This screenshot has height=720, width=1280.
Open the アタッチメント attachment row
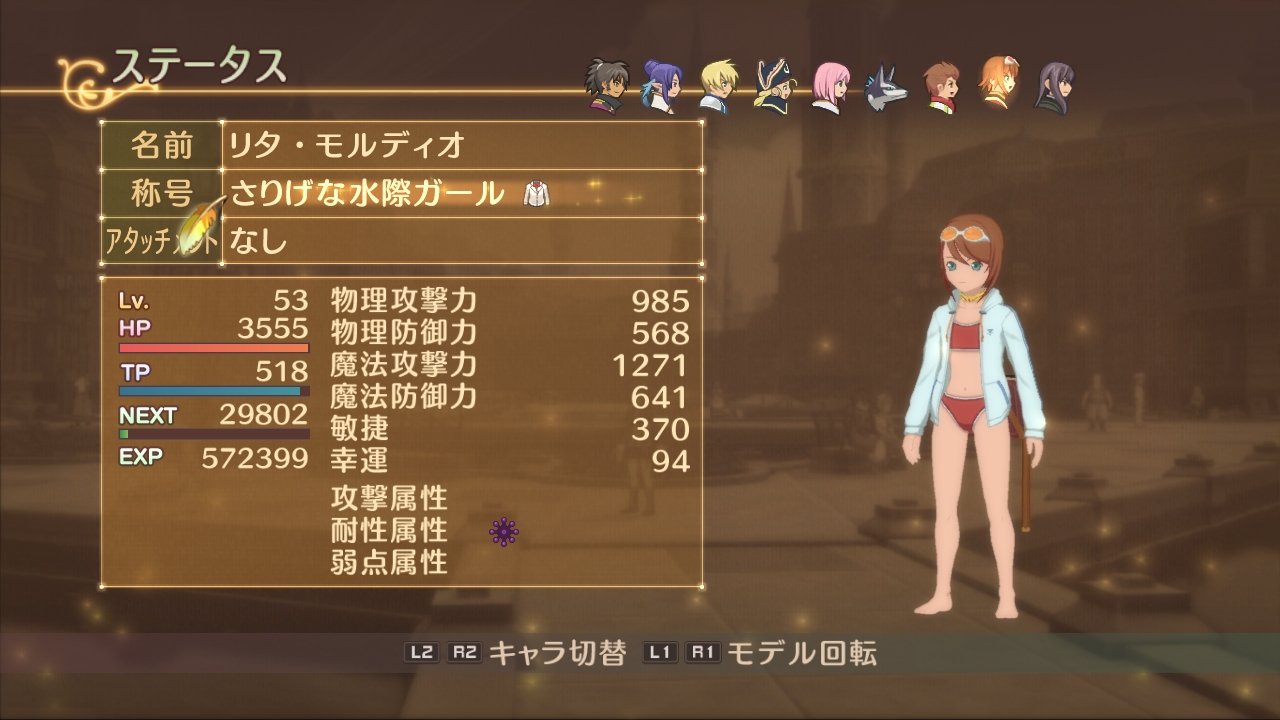[x=400, y=241]
